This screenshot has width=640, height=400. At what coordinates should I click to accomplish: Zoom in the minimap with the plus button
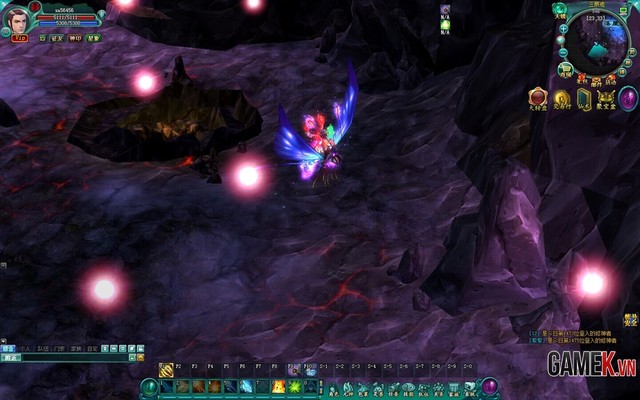[x=564, y=29]
